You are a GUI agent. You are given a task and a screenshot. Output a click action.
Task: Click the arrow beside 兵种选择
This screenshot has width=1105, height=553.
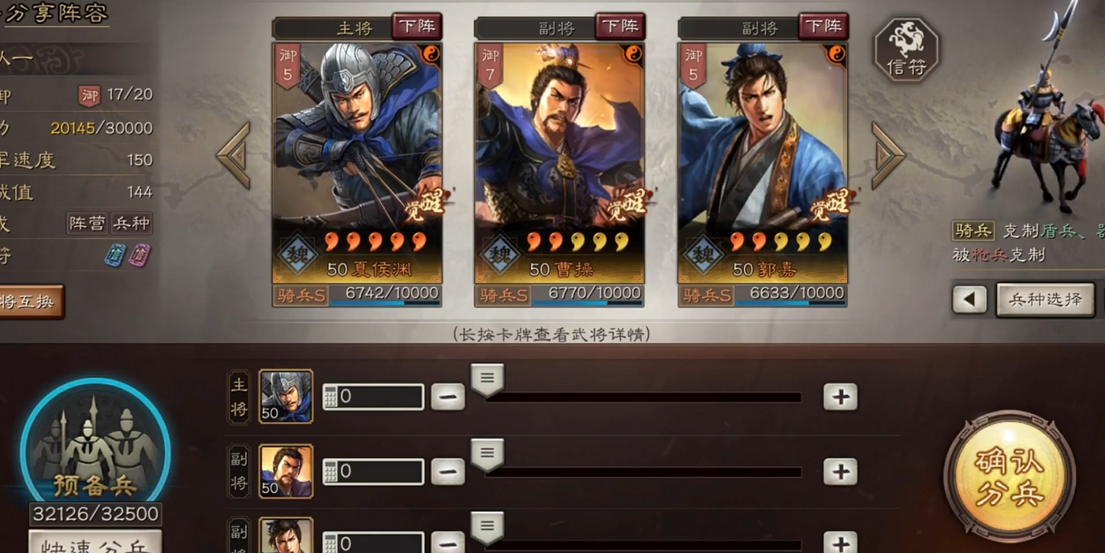tap(969, 299)
